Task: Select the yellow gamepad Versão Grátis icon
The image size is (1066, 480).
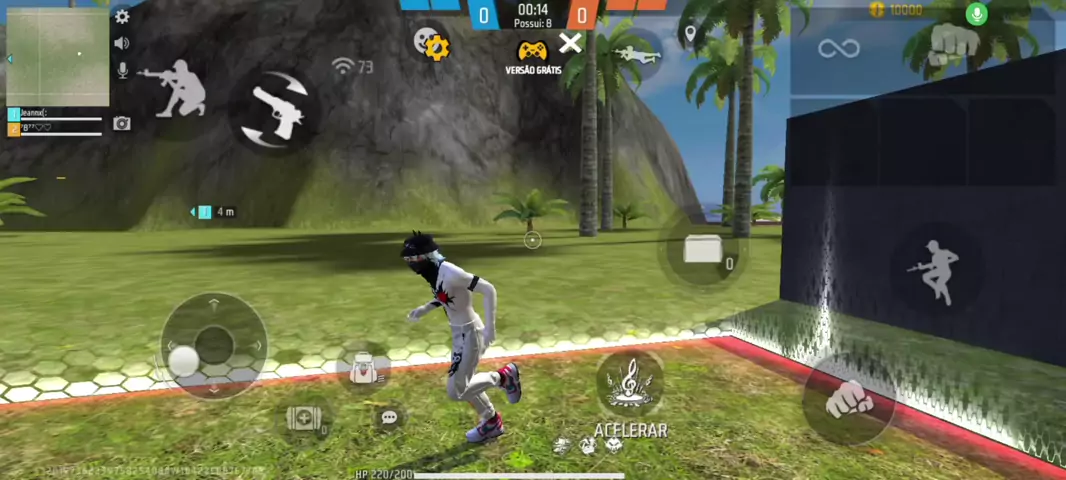Action: 532,51
